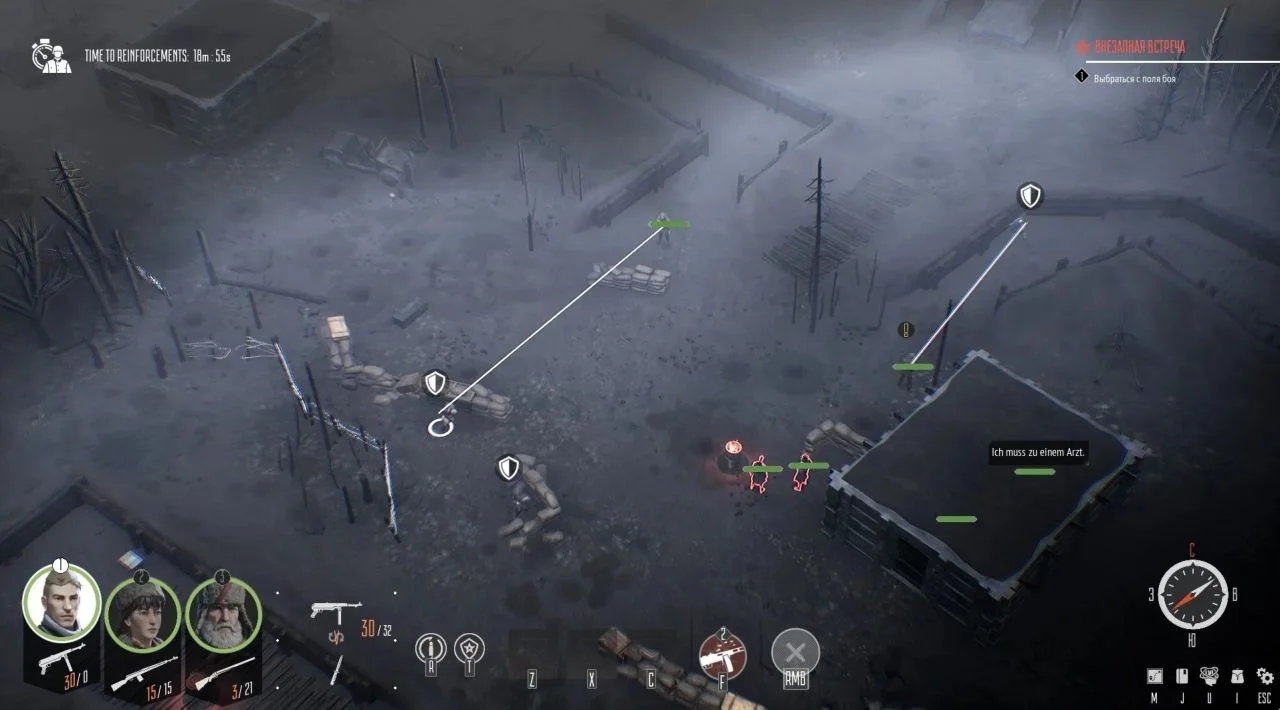This screenshot has width=1280, height=710.
Task: Toggle the weapon swap arrows icon
Action: click(x=337, y=636)
